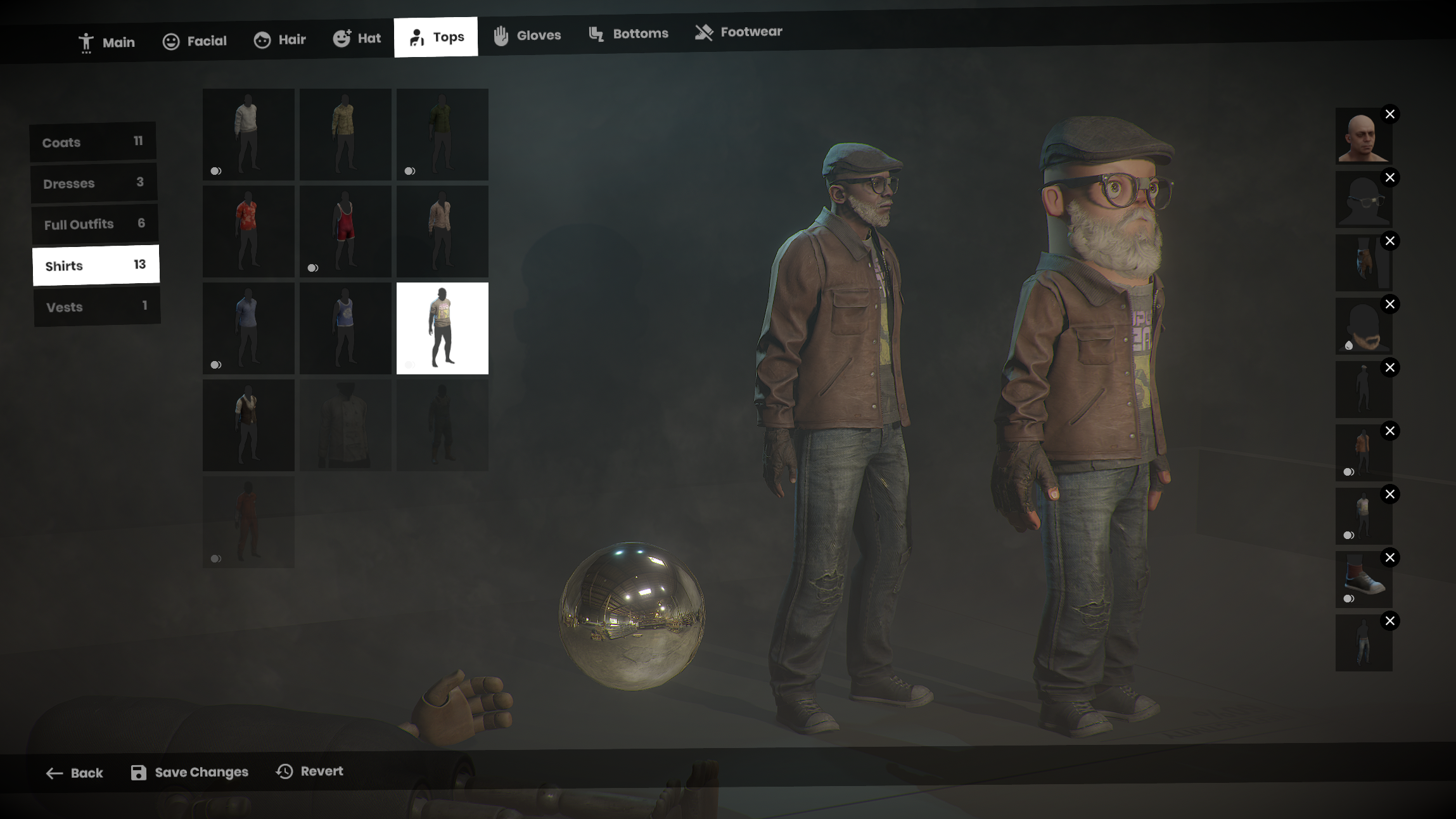The image size is (1456, 819).
Task: Switch to the Bottoms tab
Action: coord(629,34)
